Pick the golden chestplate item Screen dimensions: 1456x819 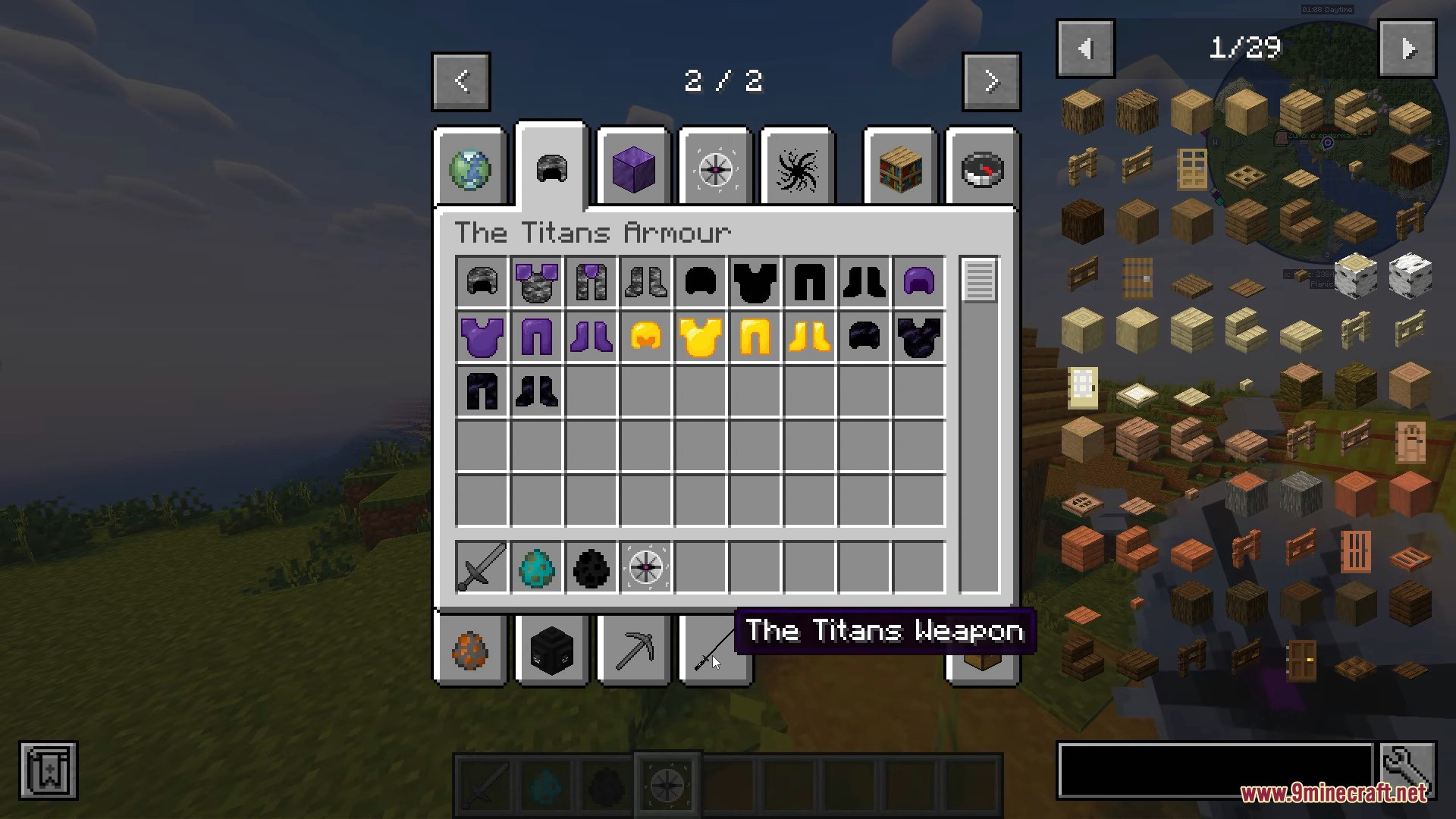[701, 337]
